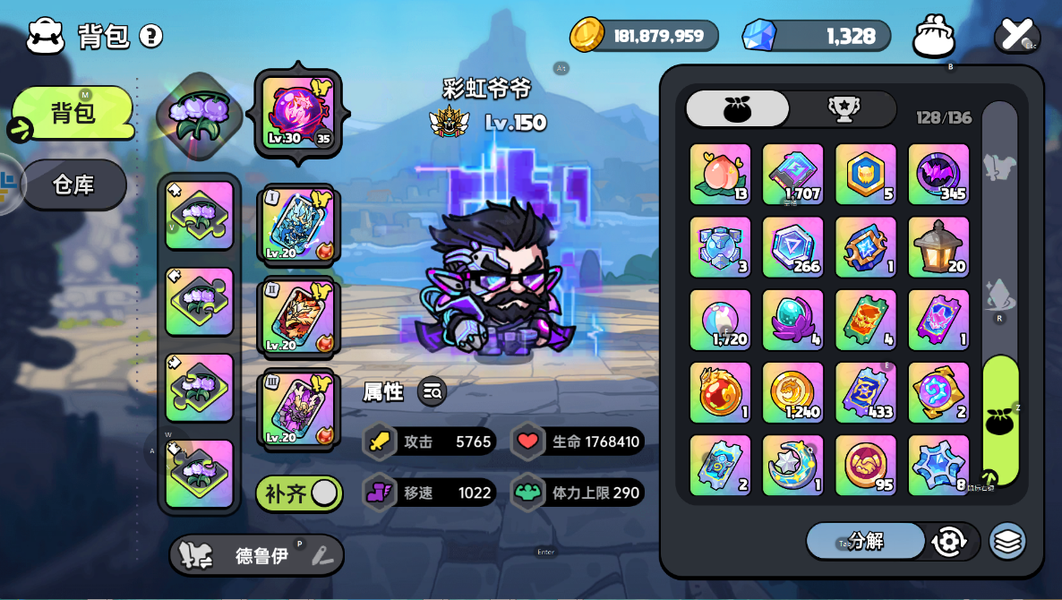Select the teal octopus egg item
This screenshot has width=1062, height=600.
pyautogui.click(x=793, y=320)
